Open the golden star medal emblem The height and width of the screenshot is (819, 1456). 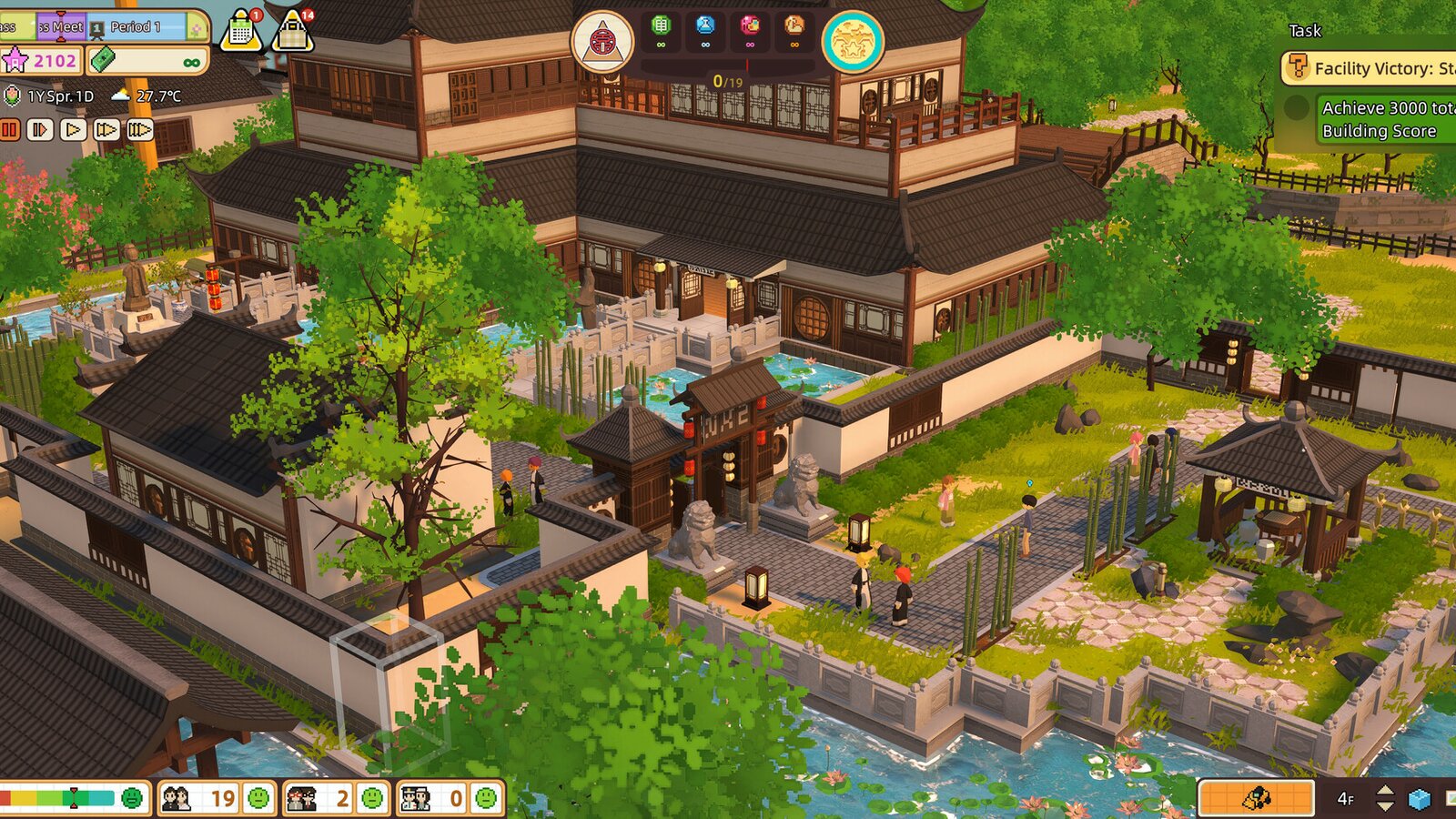pyautogui.click(x=853, y=41)
